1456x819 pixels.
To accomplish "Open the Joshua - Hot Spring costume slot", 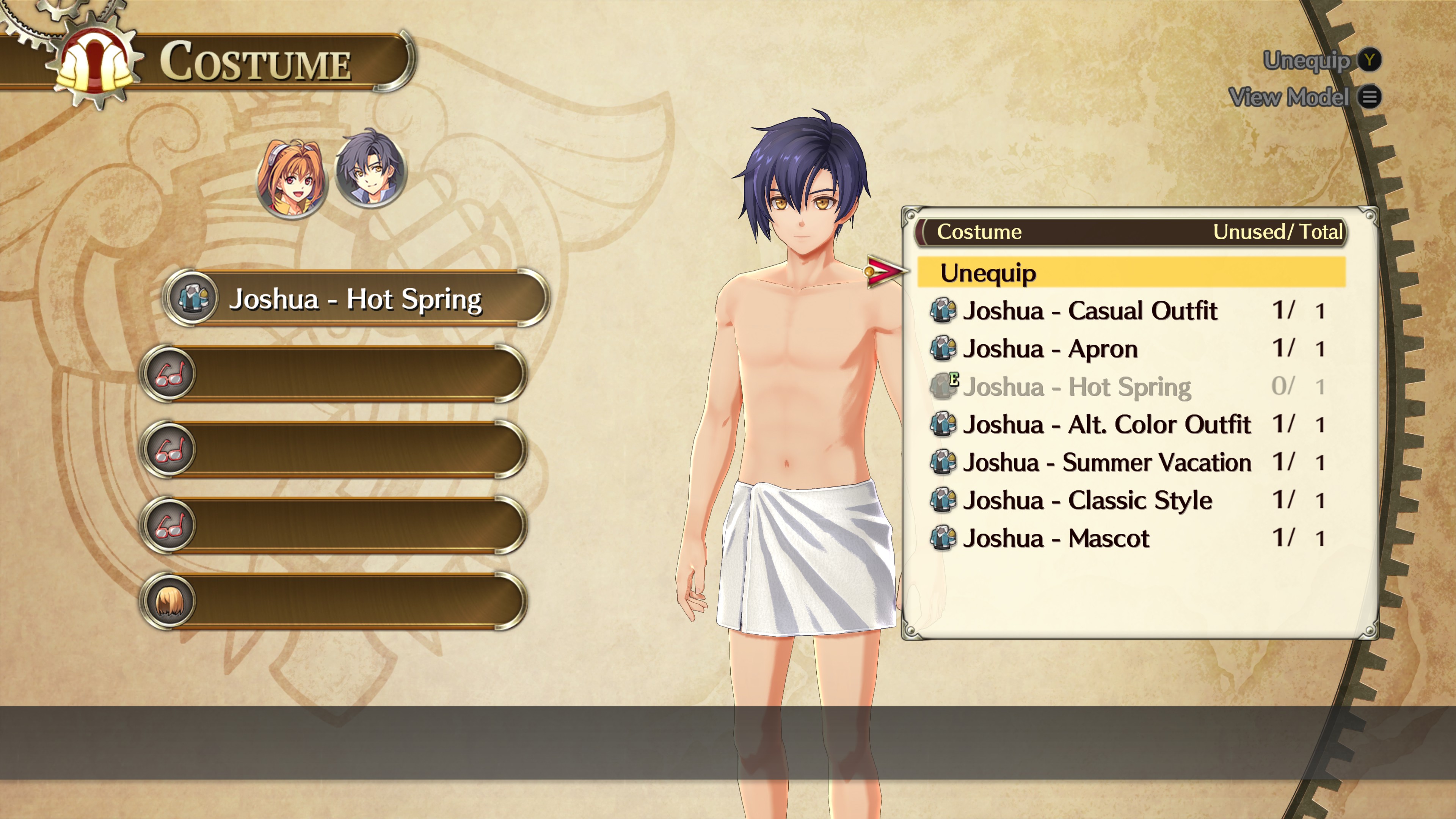I will [x=356, y=298].
